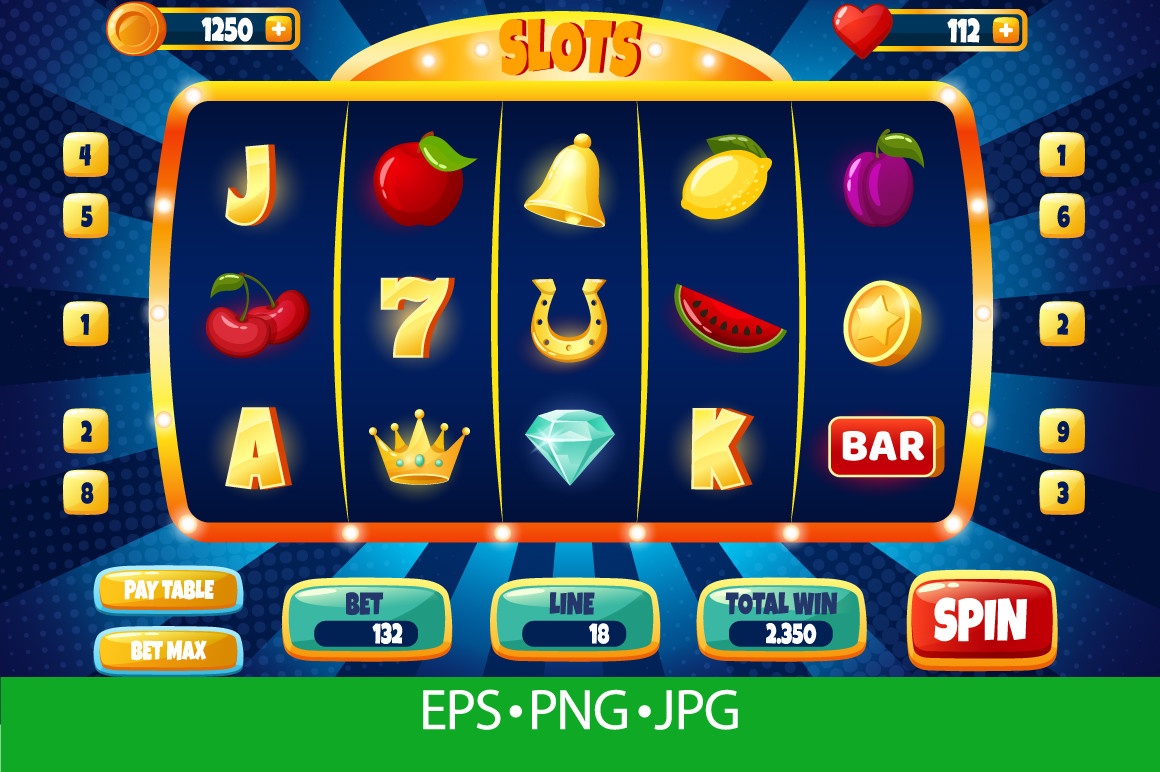Activate payline number 6
This screenshot has width=1160, height=772.
pyautogui.click(x=1062, y=216)
